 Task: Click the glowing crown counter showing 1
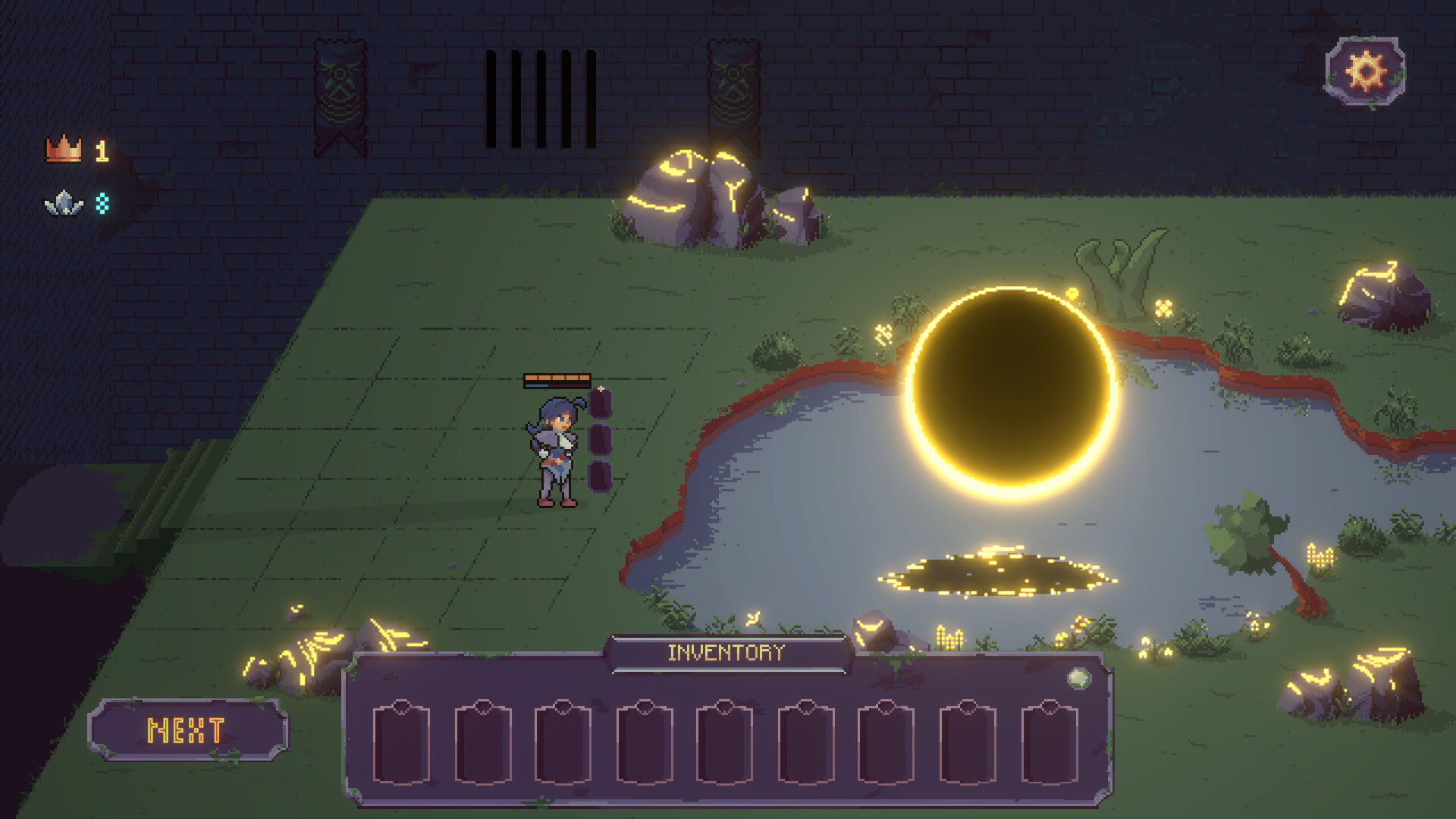click(x=101, y=152)
